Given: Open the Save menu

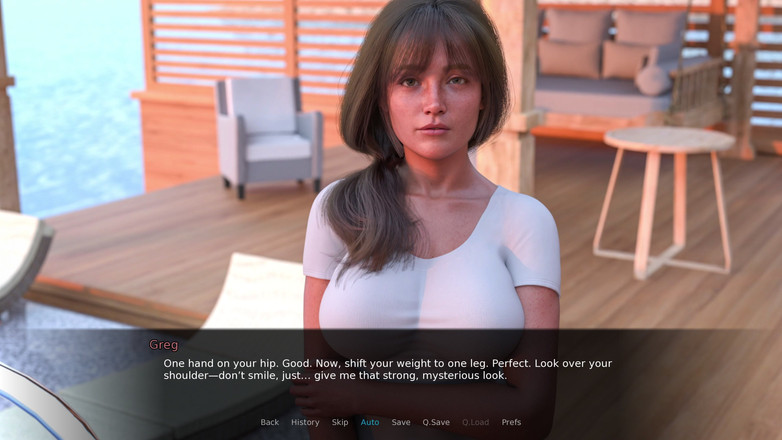Looking at the screenshot, I should pos(401,422).
